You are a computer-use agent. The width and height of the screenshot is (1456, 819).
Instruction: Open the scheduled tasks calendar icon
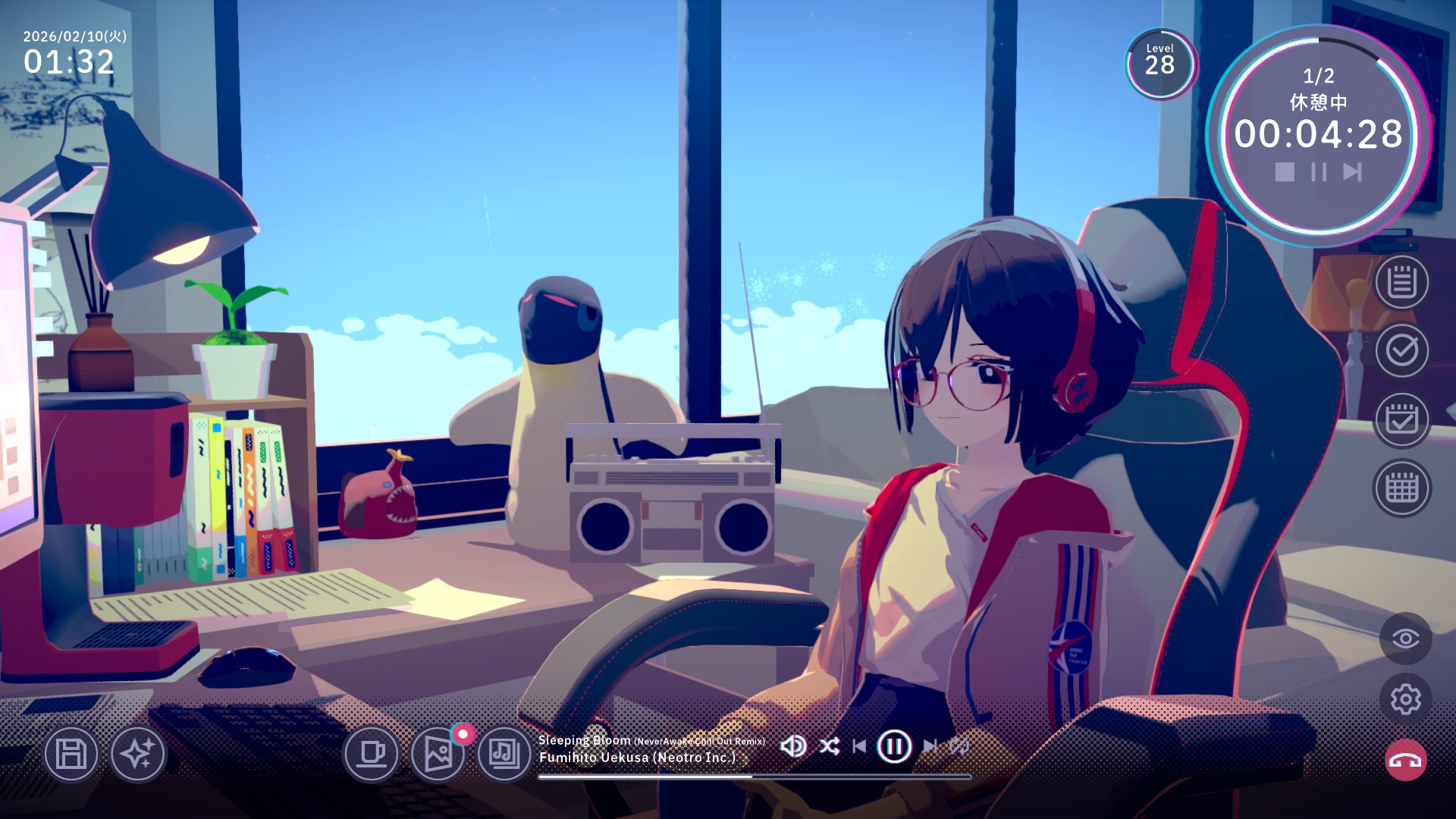(x=1401, y=420)
